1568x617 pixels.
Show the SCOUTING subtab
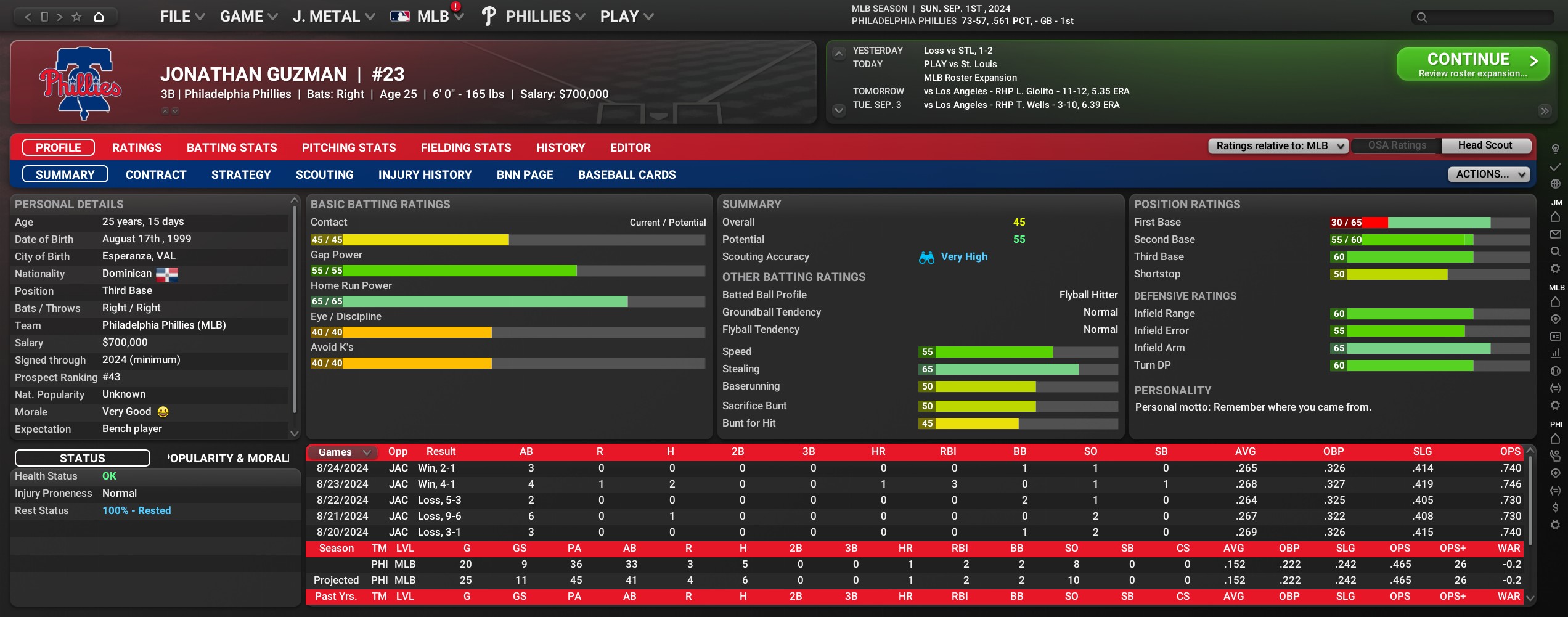click(x=324, y=175)
